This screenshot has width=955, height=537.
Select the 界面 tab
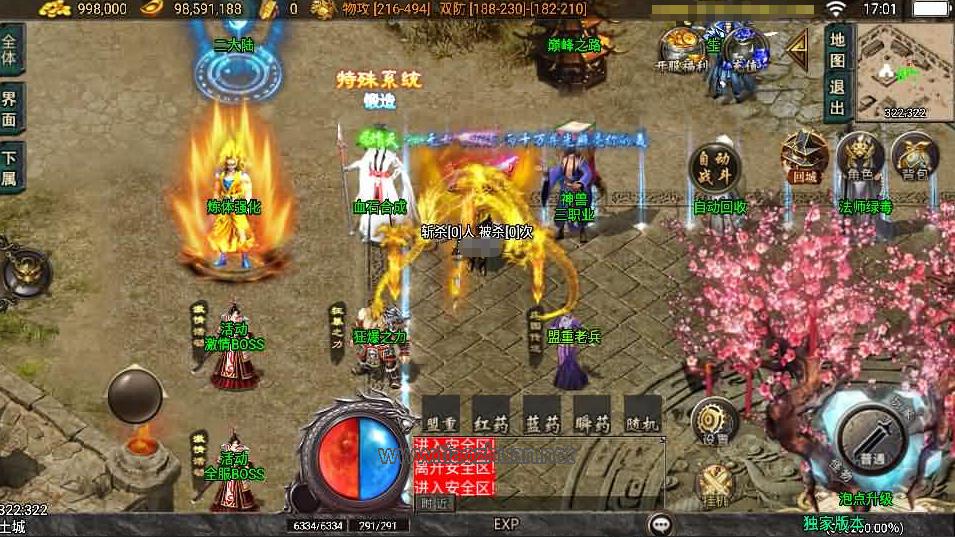point(10,106)
